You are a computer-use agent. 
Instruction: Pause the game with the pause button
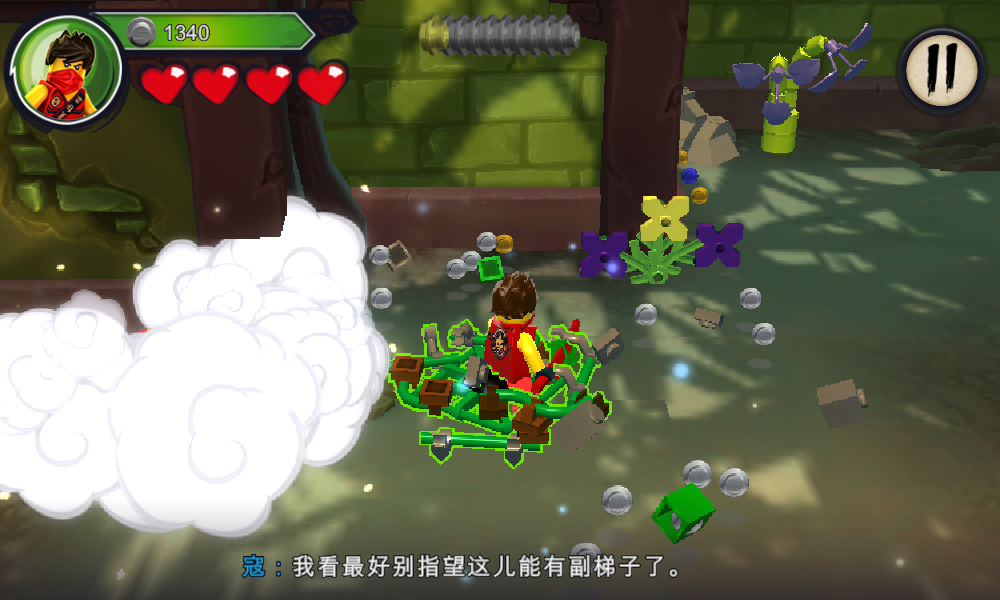(x=941, y=68)
